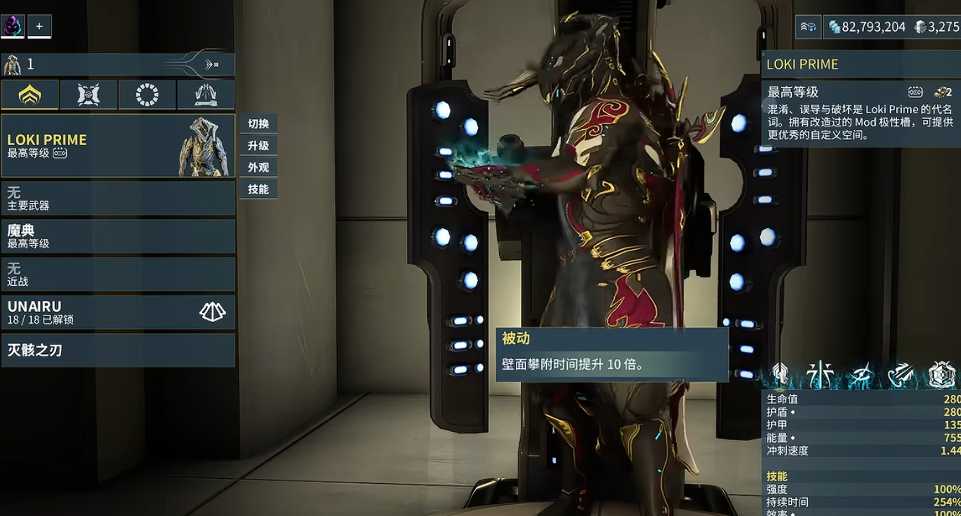This screenshot has height=516, width=961.
Task: Open the player avatar icon
Action: [x=13, y=26]
